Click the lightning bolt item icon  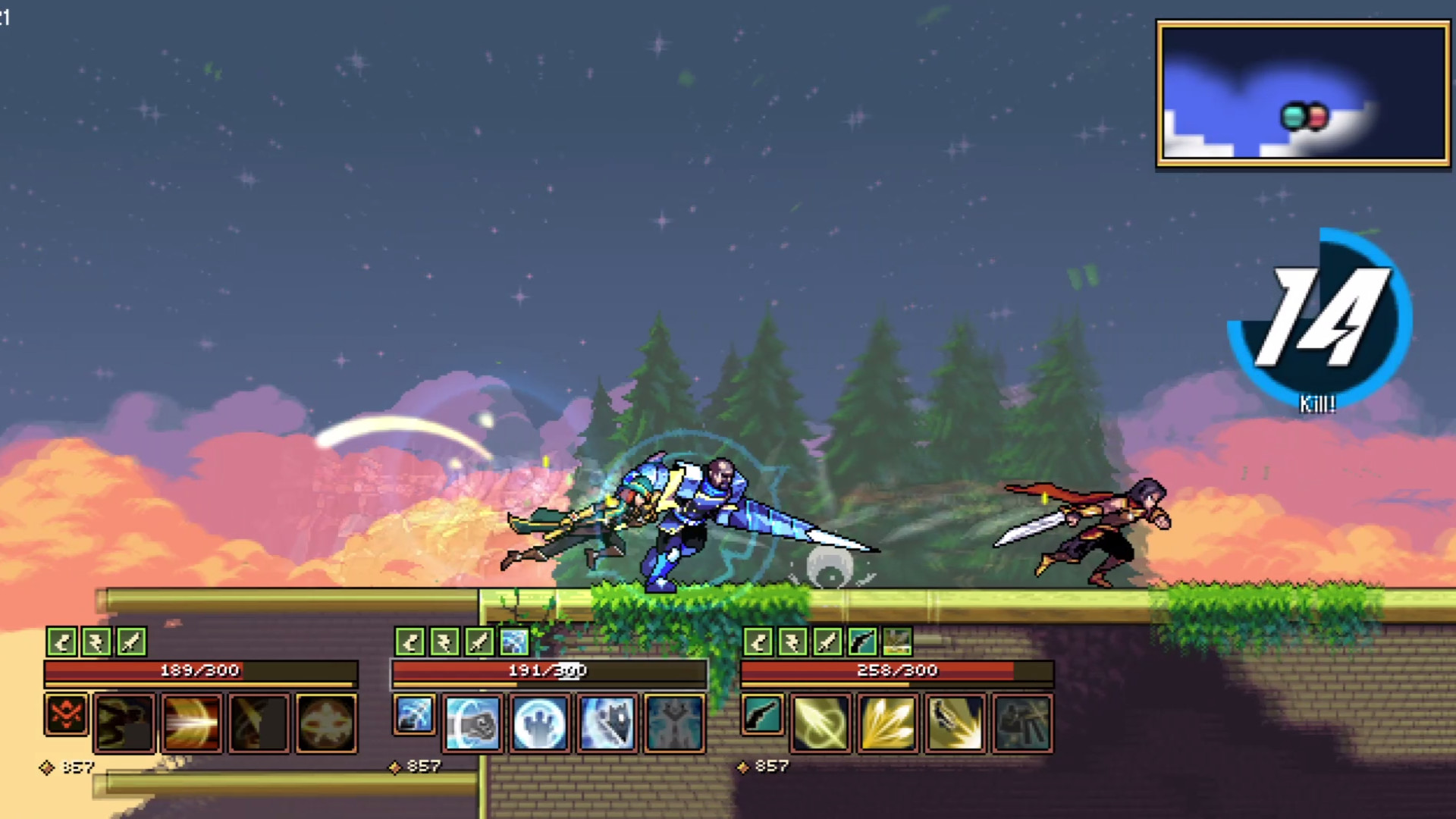click(x=96, y=642)
